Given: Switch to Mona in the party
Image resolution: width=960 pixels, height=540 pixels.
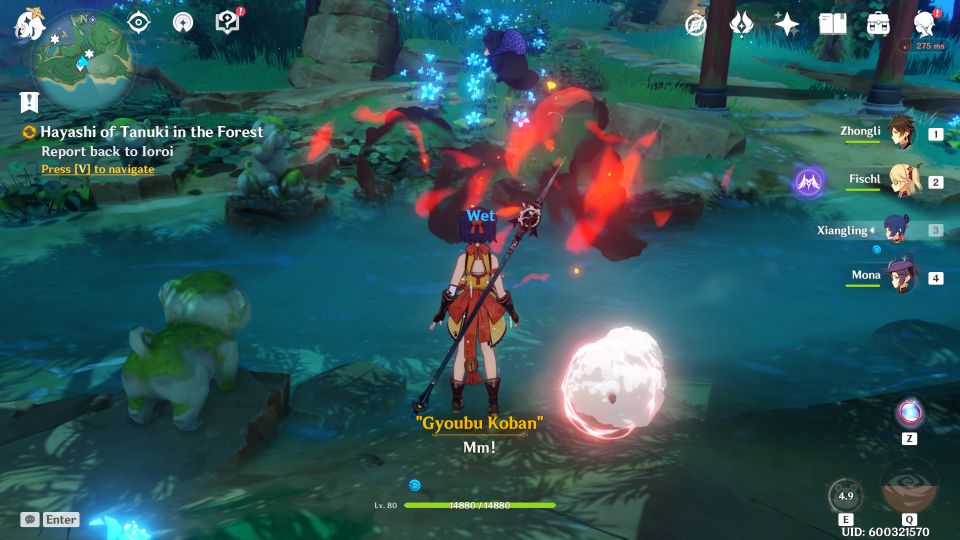Looking at the screenshot, I should pos(901,277).
